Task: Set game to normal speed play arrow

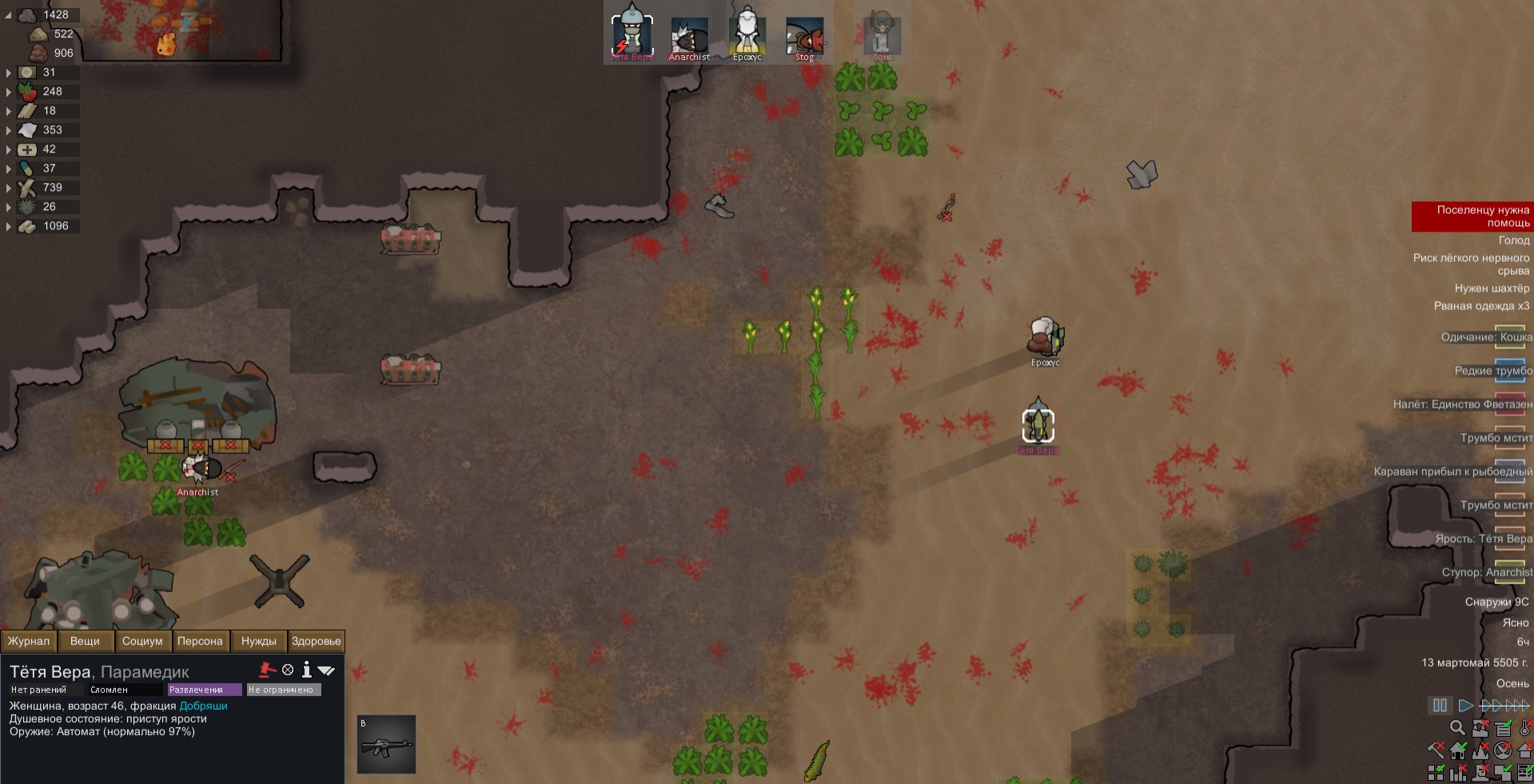Action: coord(1465,706)
